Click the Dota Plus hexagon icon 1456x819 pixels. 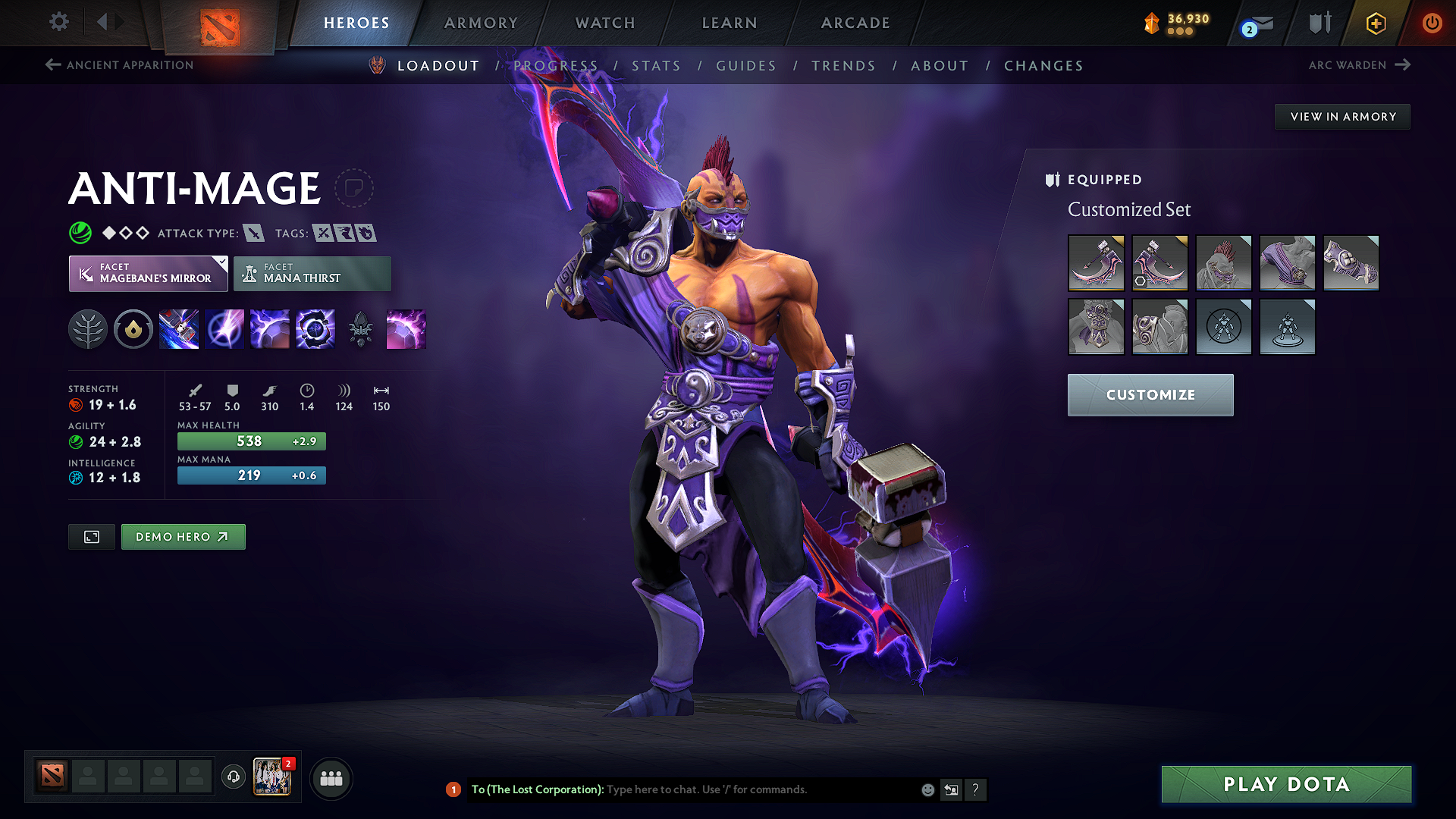coord(1375,23)
